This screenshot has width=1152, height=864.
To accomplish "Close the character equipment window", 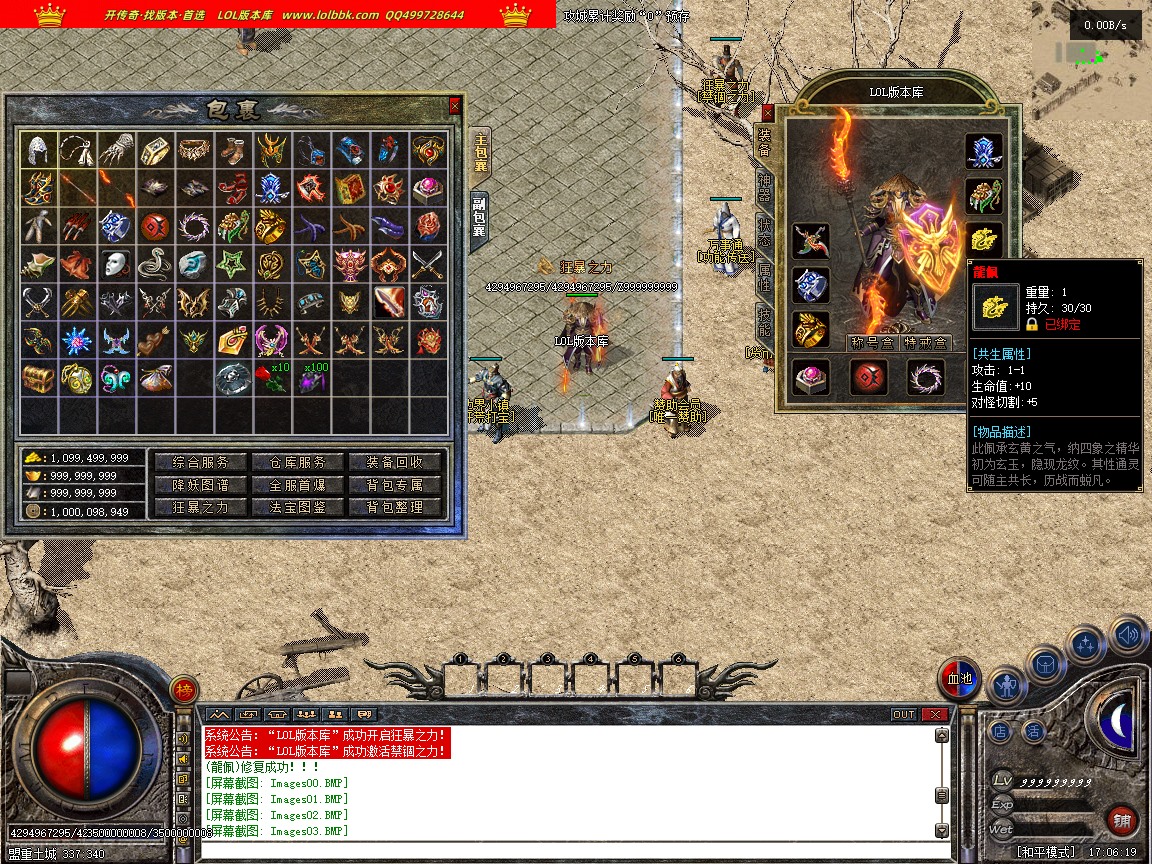I will click(x=768, y=113).
